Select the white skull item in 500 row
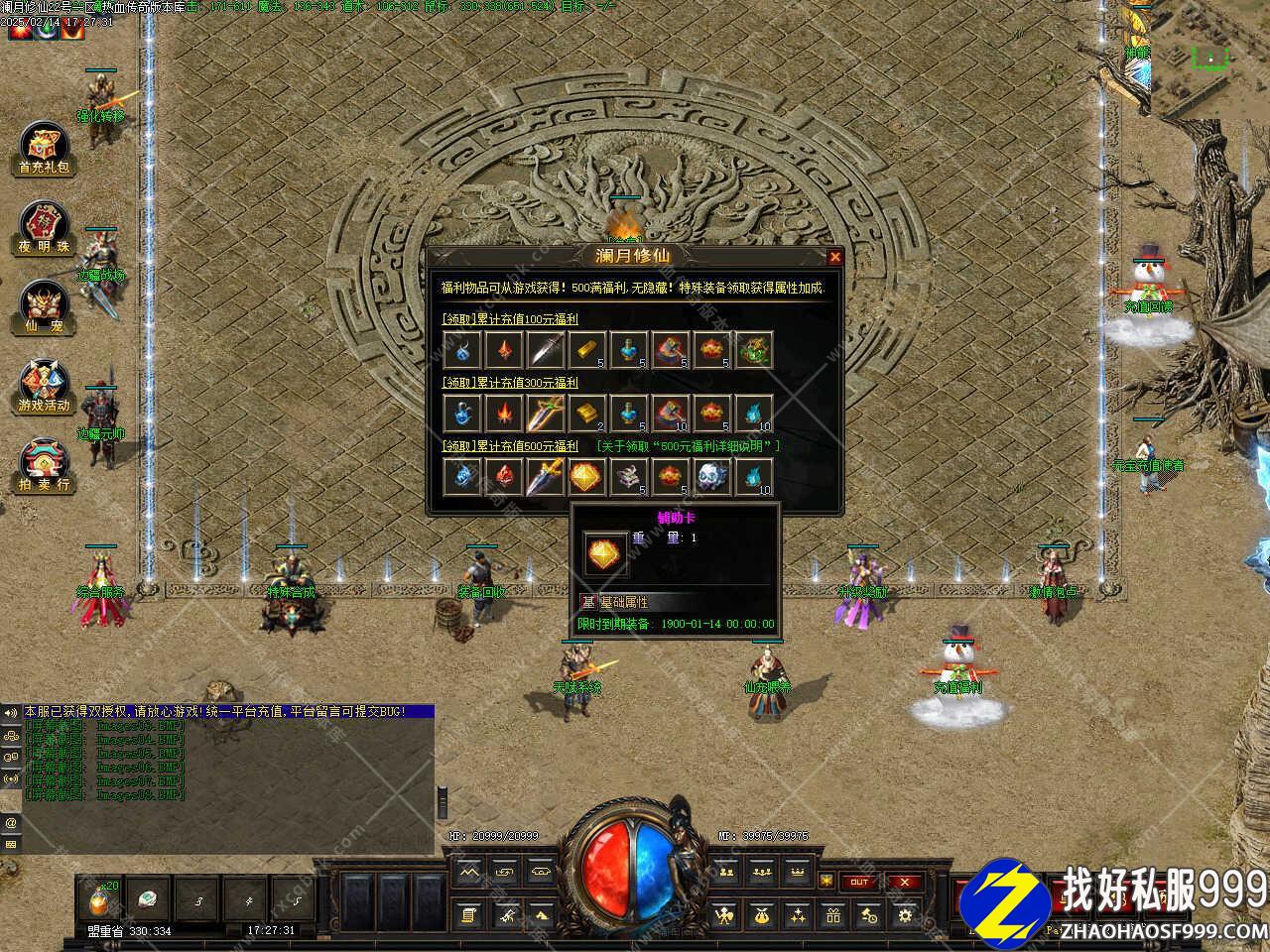 pos(711,477)
